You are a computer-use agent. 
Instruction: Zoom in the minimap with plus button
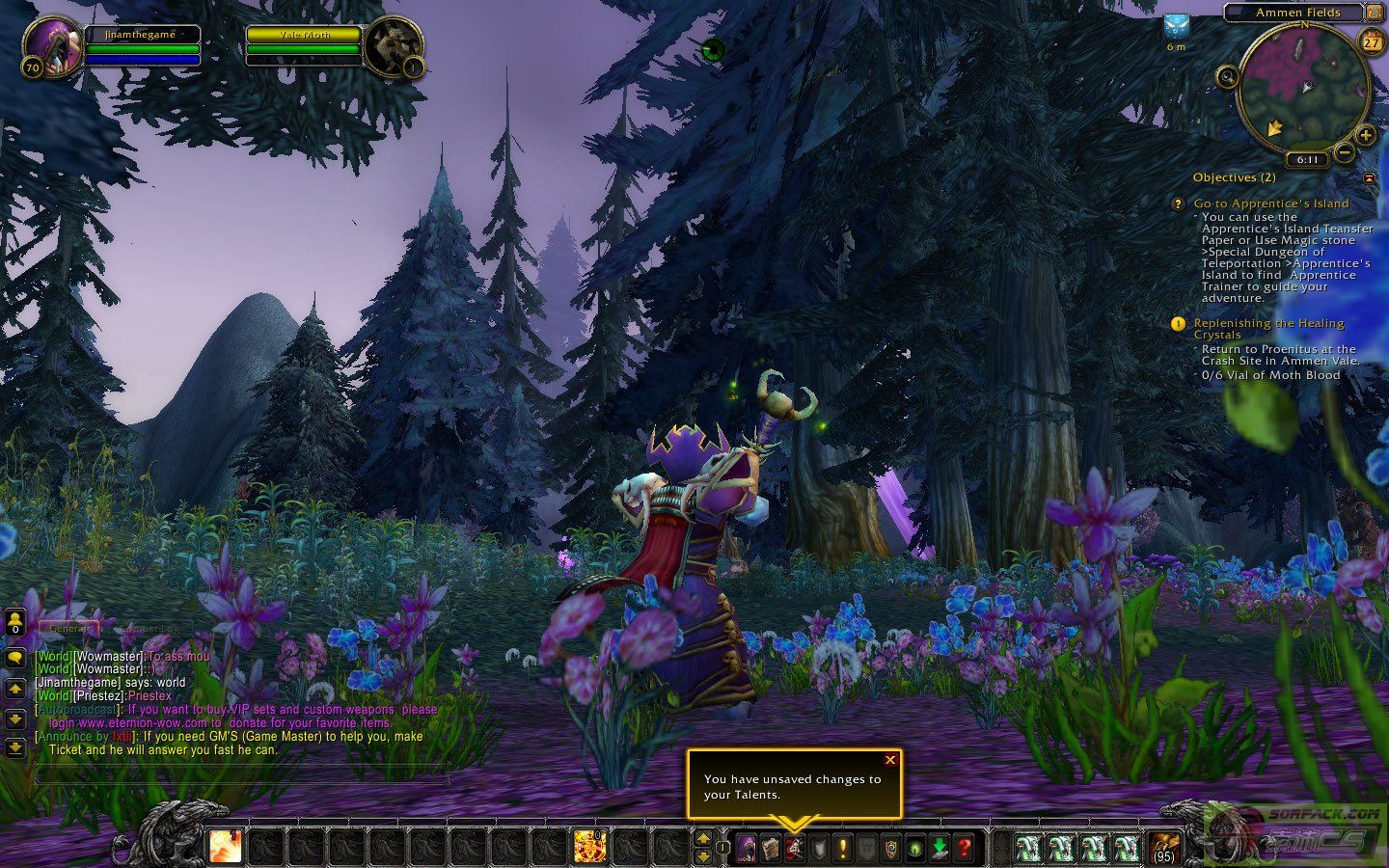[x=1365, y=135]
